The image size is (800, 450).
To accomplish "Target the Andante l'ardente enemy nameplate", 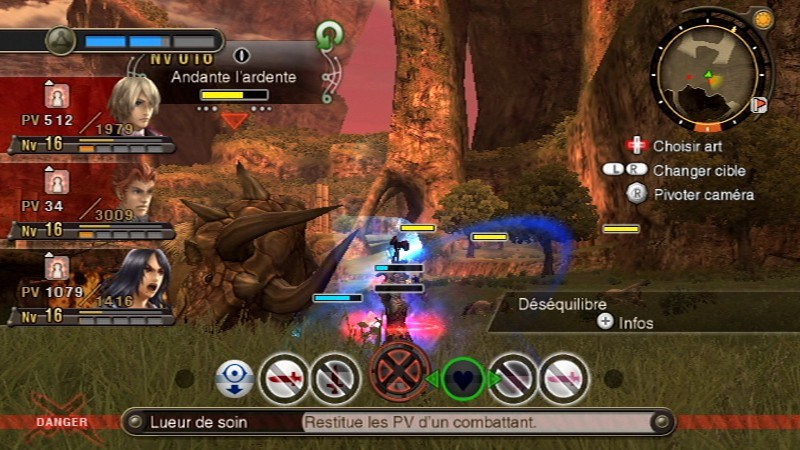I will pyautogui.click(x=233, y=77).
